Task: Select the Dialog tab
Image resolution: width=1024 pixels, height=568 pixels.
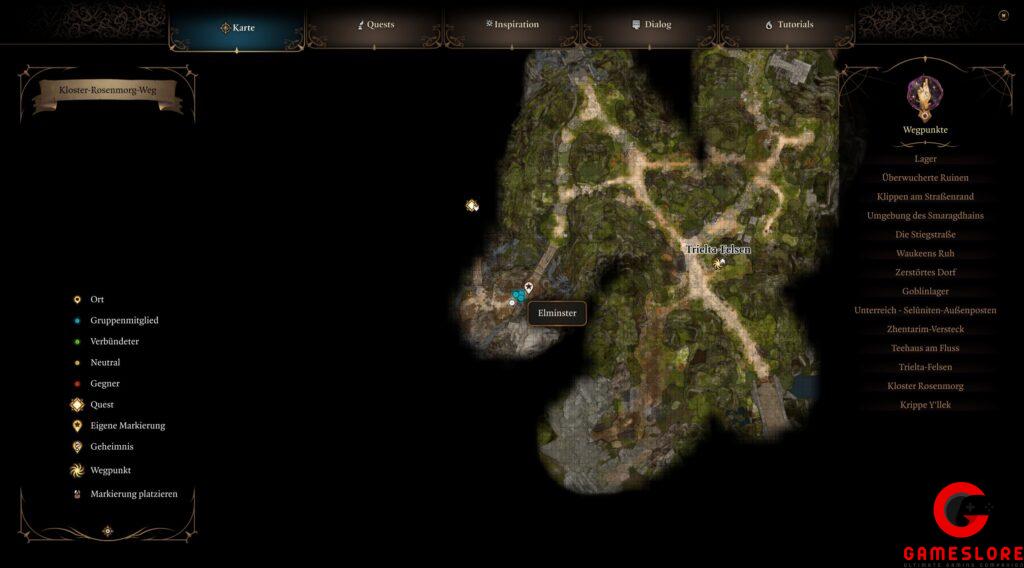Action: pyautogui.click(x=651, y=25)
